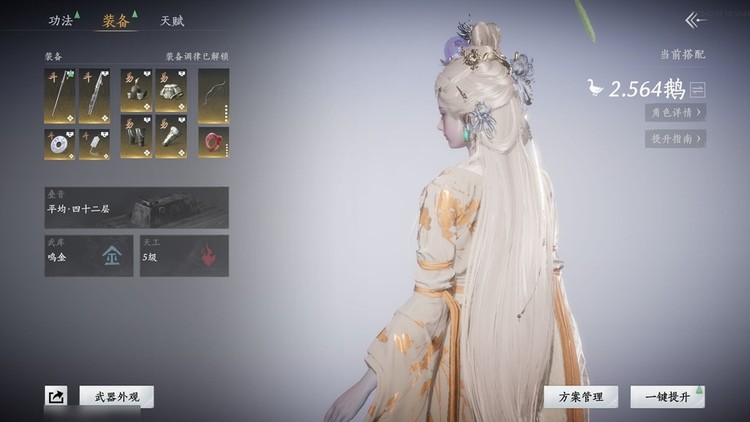
Task: Open the 武库 鸣金 panel
Action: click(x=88, y=256)
